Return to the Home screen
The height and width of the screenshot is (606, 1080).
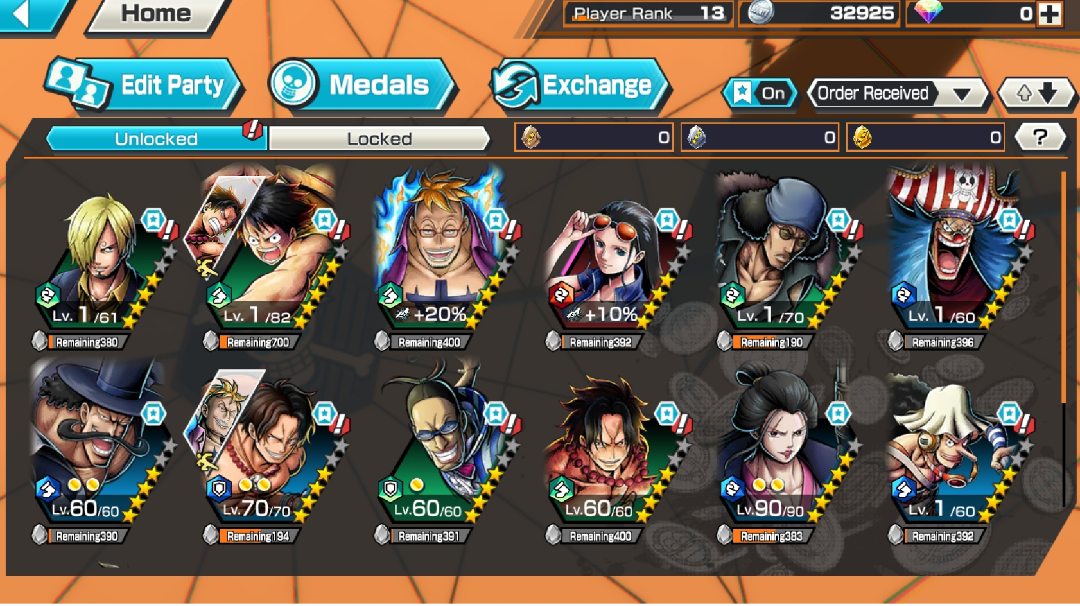pos(156,14)
